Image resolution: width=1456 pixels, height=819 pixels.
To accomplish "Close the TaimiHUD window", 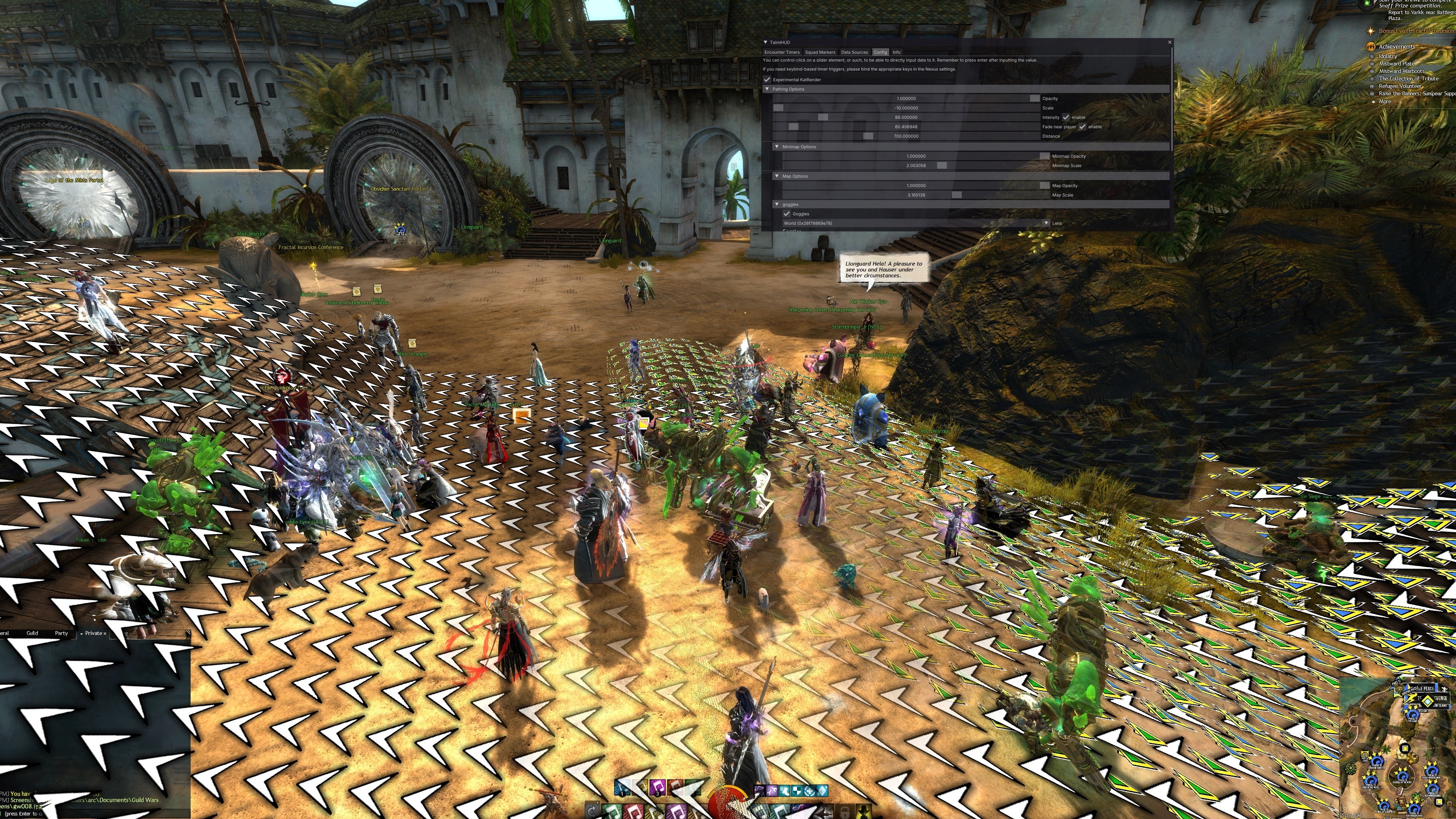I will pyautogui.click(x=1169, y=42).
